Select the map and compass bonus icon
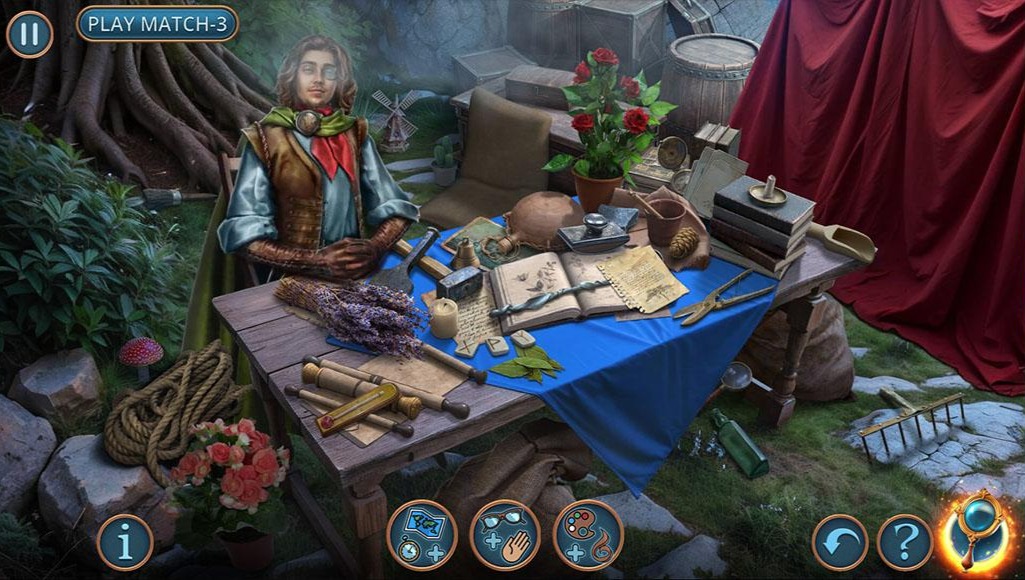The width and height of the screenshot is (1025, 580). pyautogui.click(x=422, y=535)
